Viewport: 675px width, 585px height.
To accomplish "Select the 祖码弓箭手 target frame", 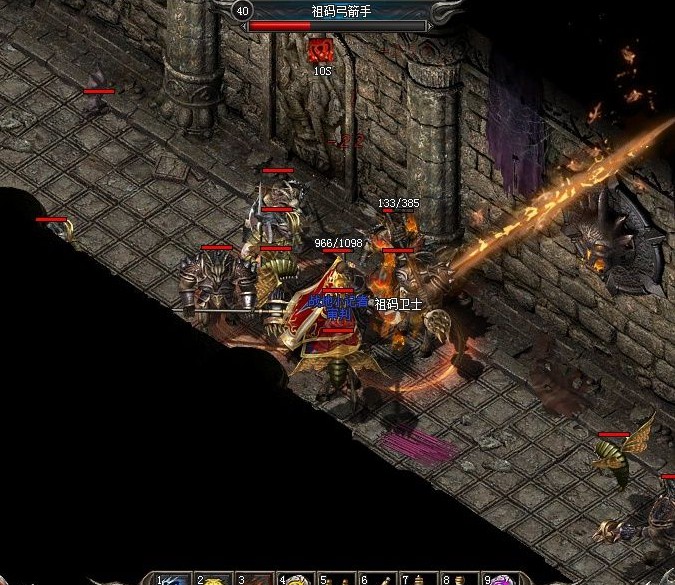I will tap(338, 12).
